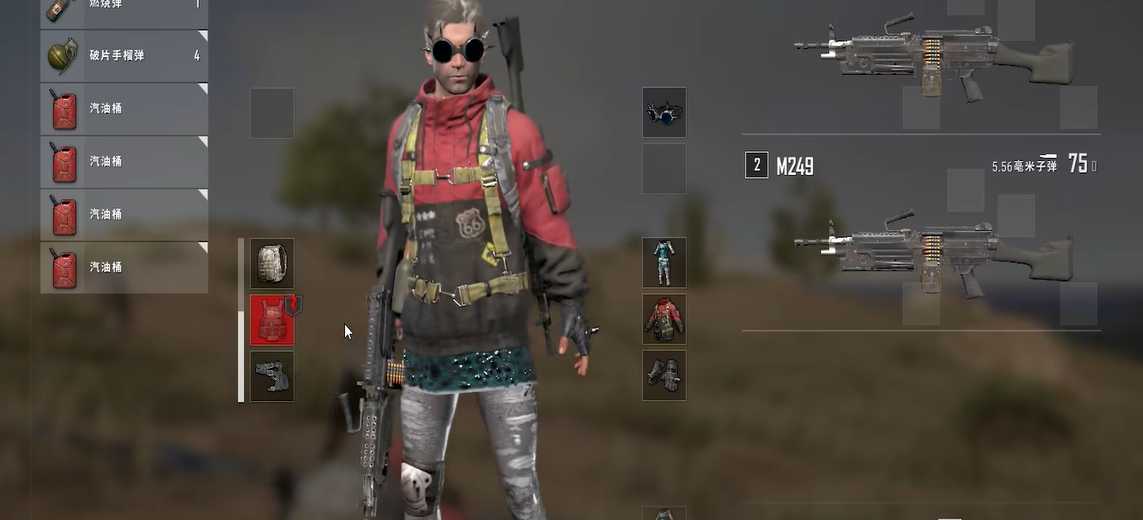Select the red jacket clothing slot
The height and width of the screenshot is (520, 1143).
click(x=663, y=319)
